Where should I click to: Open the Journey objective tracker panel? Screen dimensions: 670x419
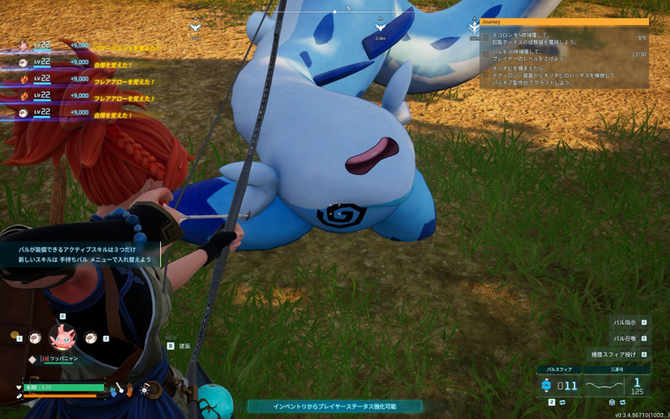[x=549, y=19]
